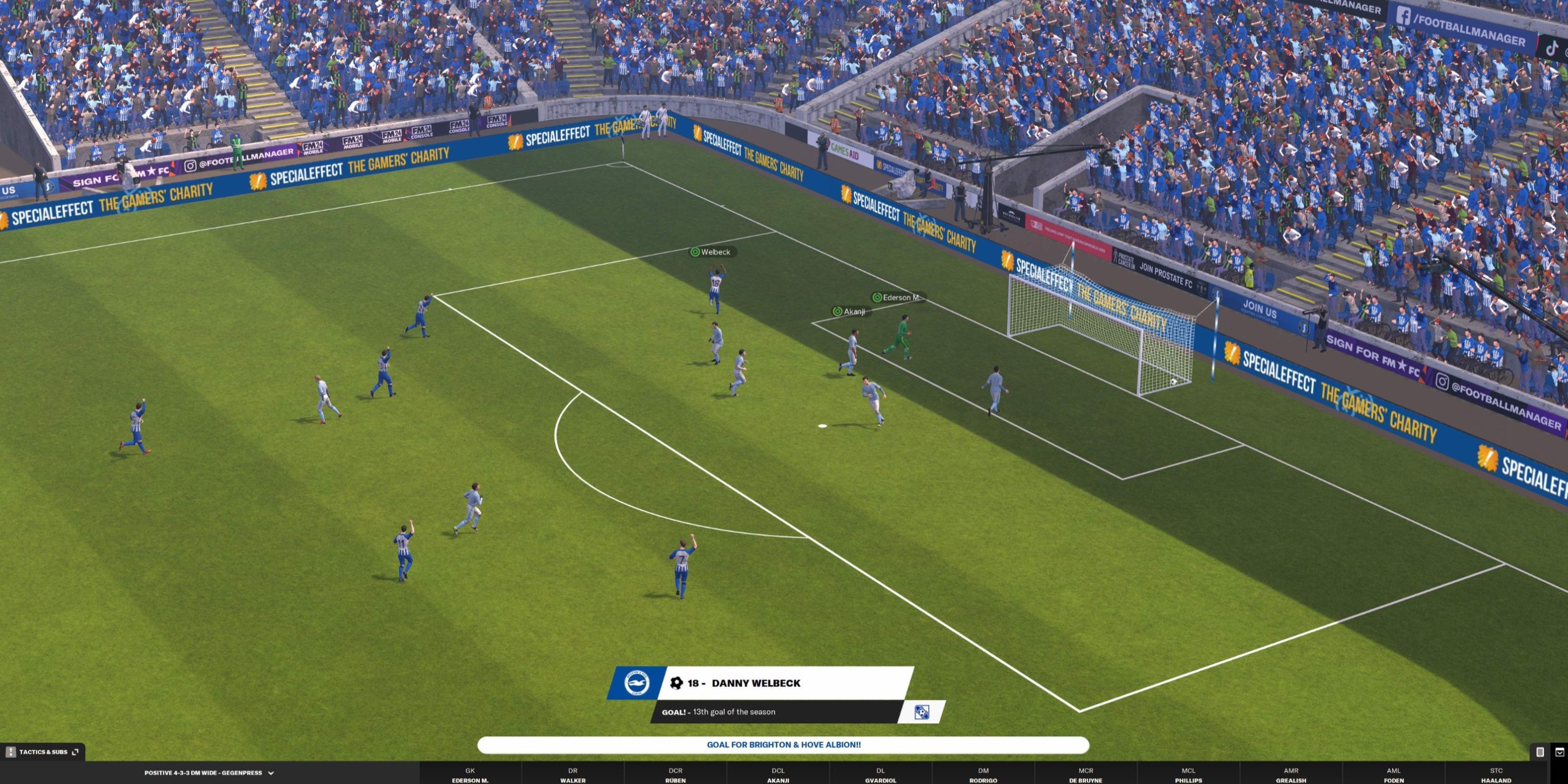Click the GOAL FOR BRIGHTON & HOVE ALBION banner
The height and width of the screenshot is (784, 1568).
(x=785, y=744)
